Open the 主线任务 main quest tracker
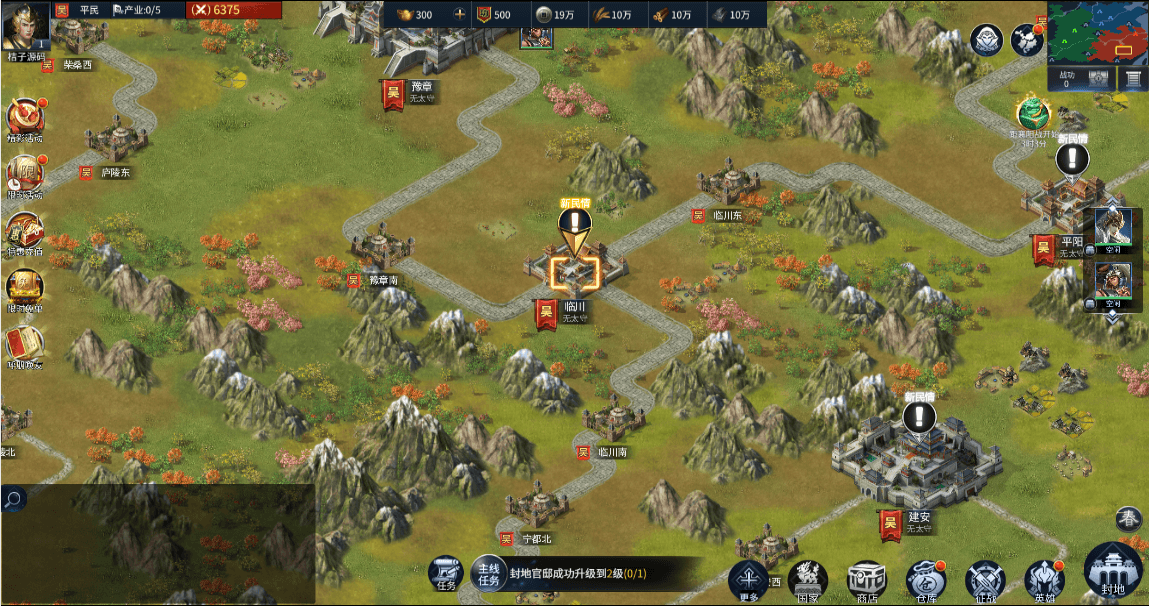The height and width of the screenshot is (606, 1149). tap(487, 573)
